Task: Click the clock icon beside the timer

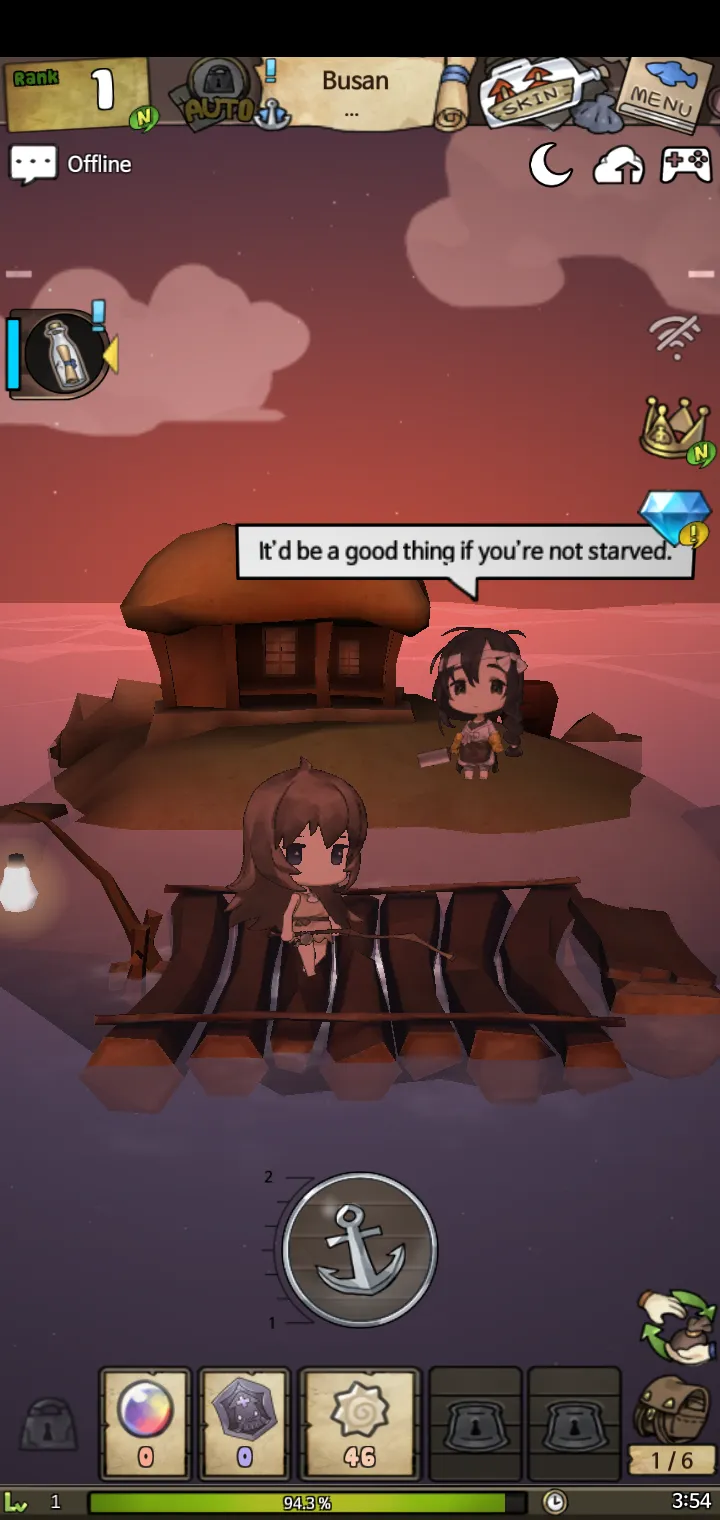Action: click(554, 1502)
